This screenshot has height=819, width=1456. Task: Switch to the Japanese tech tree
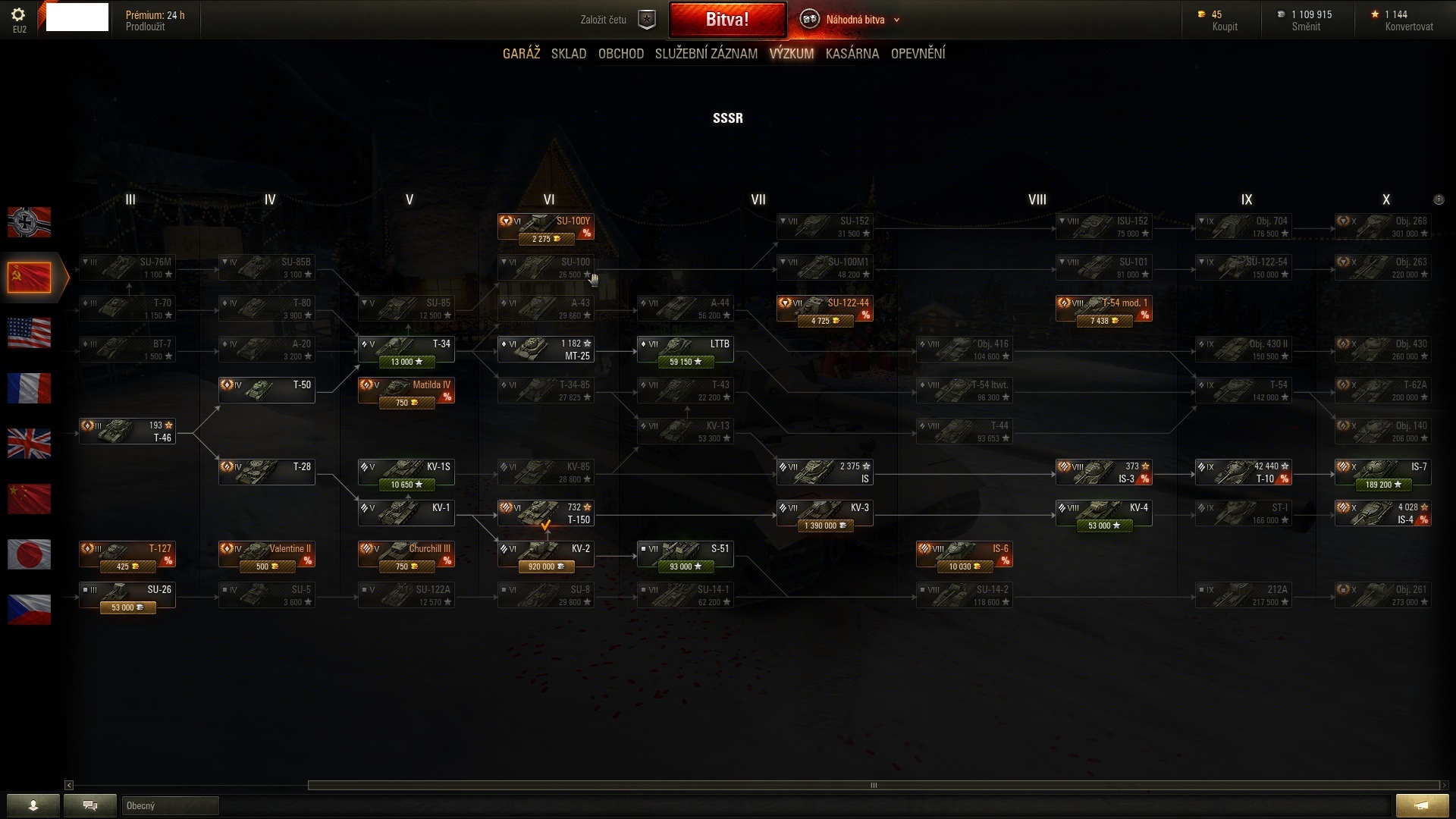coord(30,554)
